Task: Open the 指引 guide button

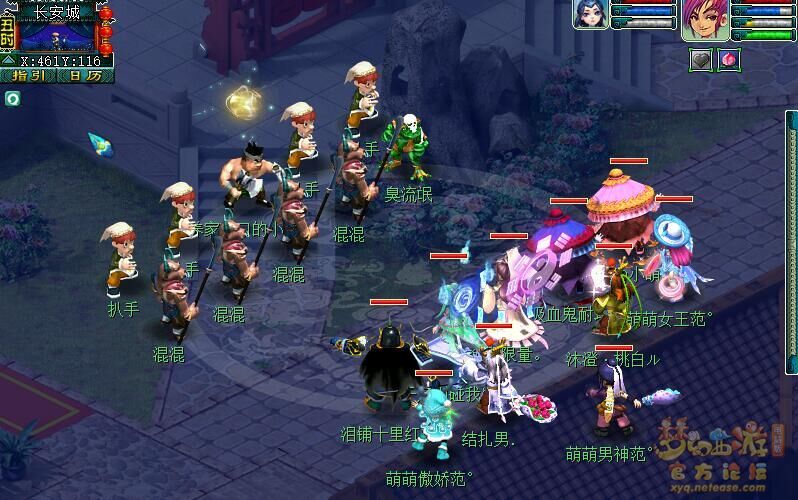Action: pos(27,75)
